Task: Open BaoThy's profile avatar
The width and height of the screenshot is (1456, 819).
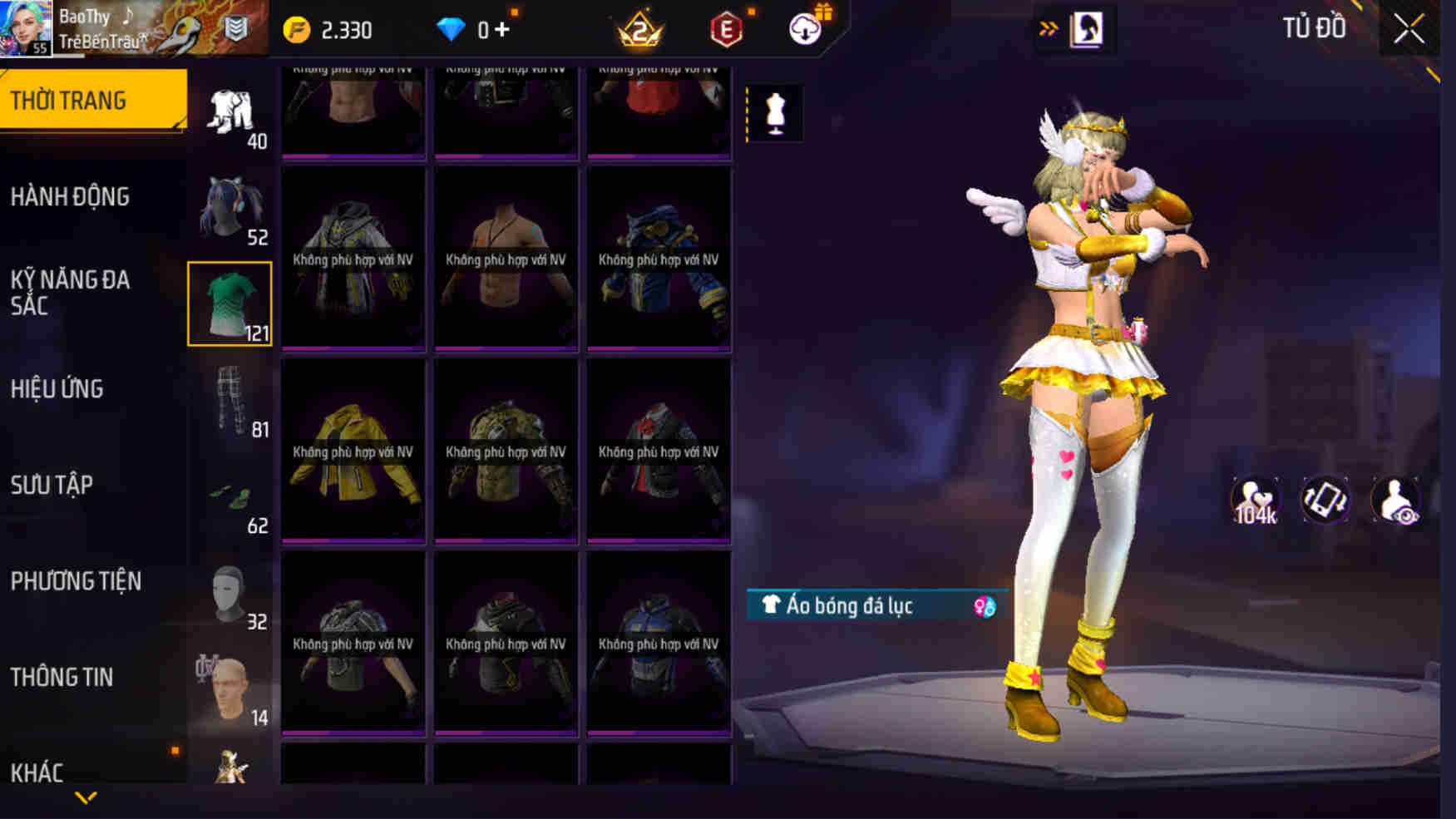Action: click(26, 26)
